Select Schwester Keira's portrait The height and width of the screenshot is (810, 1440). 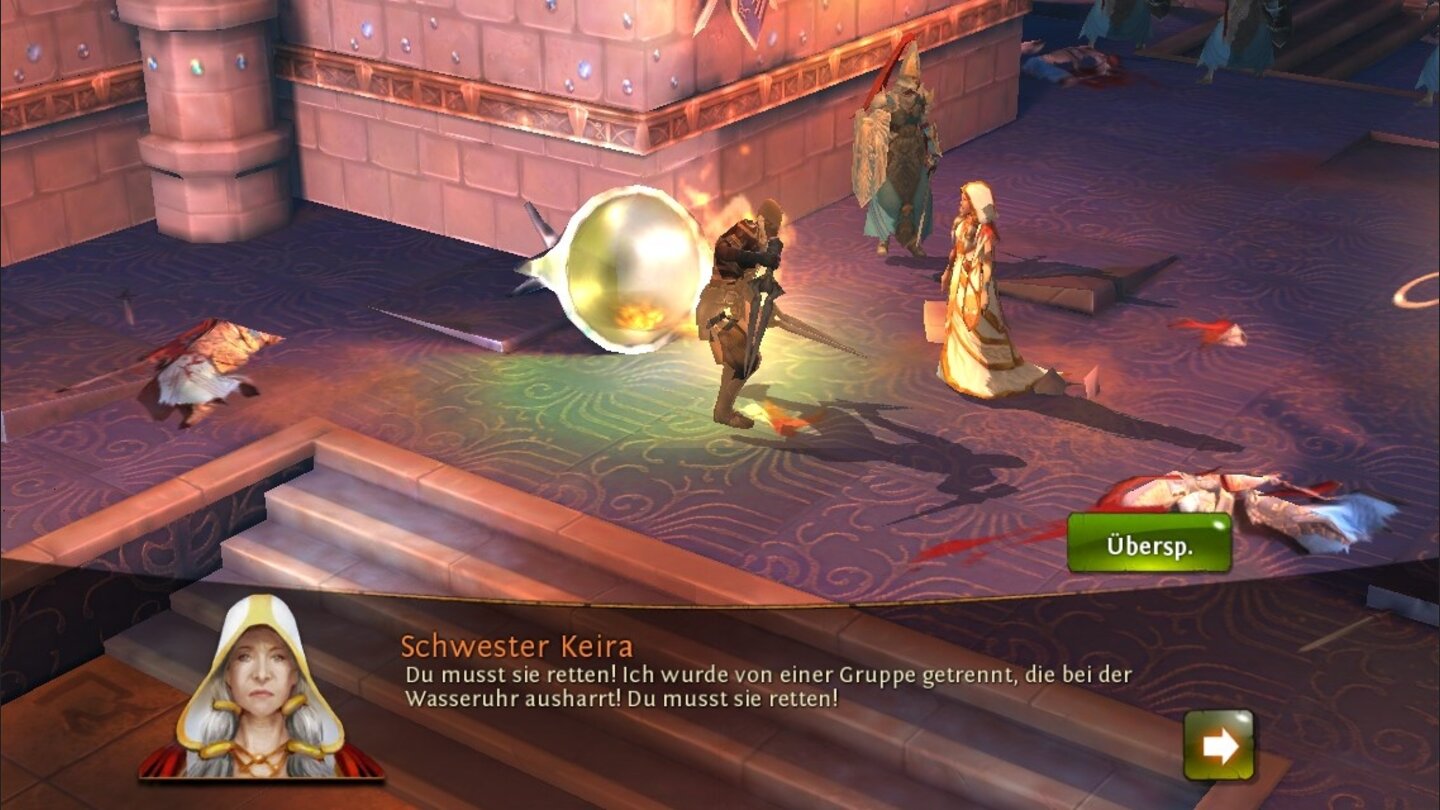pos(262,690)
